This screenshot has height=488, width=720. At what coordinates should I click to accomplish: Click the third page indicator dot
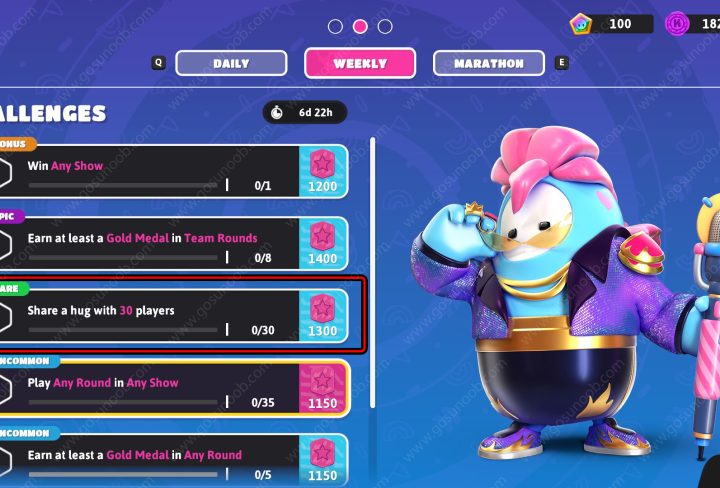pyautogui.click(x=385, y=26)
